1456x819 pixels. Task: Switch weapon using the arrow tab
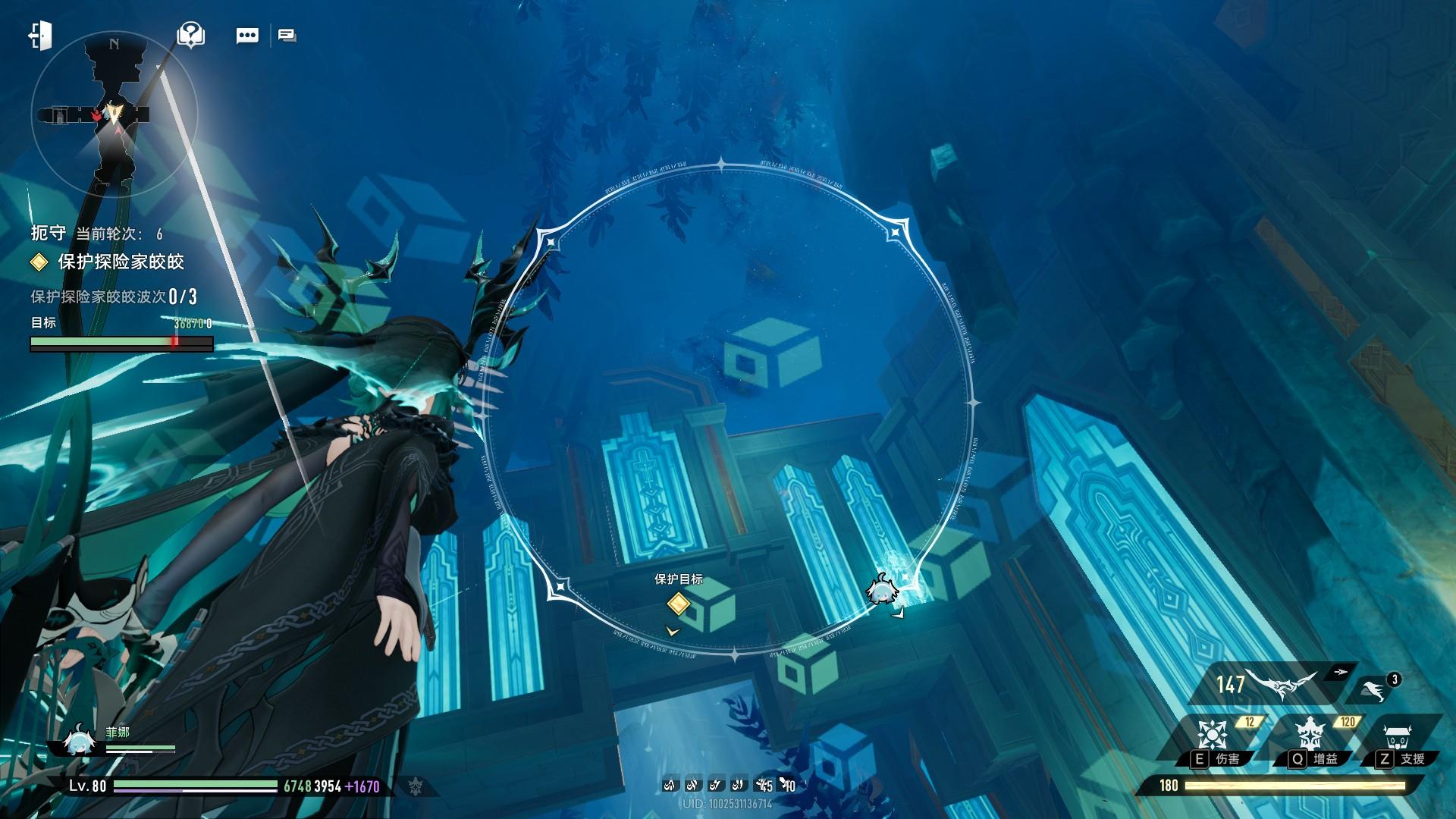click(1341, 672)
